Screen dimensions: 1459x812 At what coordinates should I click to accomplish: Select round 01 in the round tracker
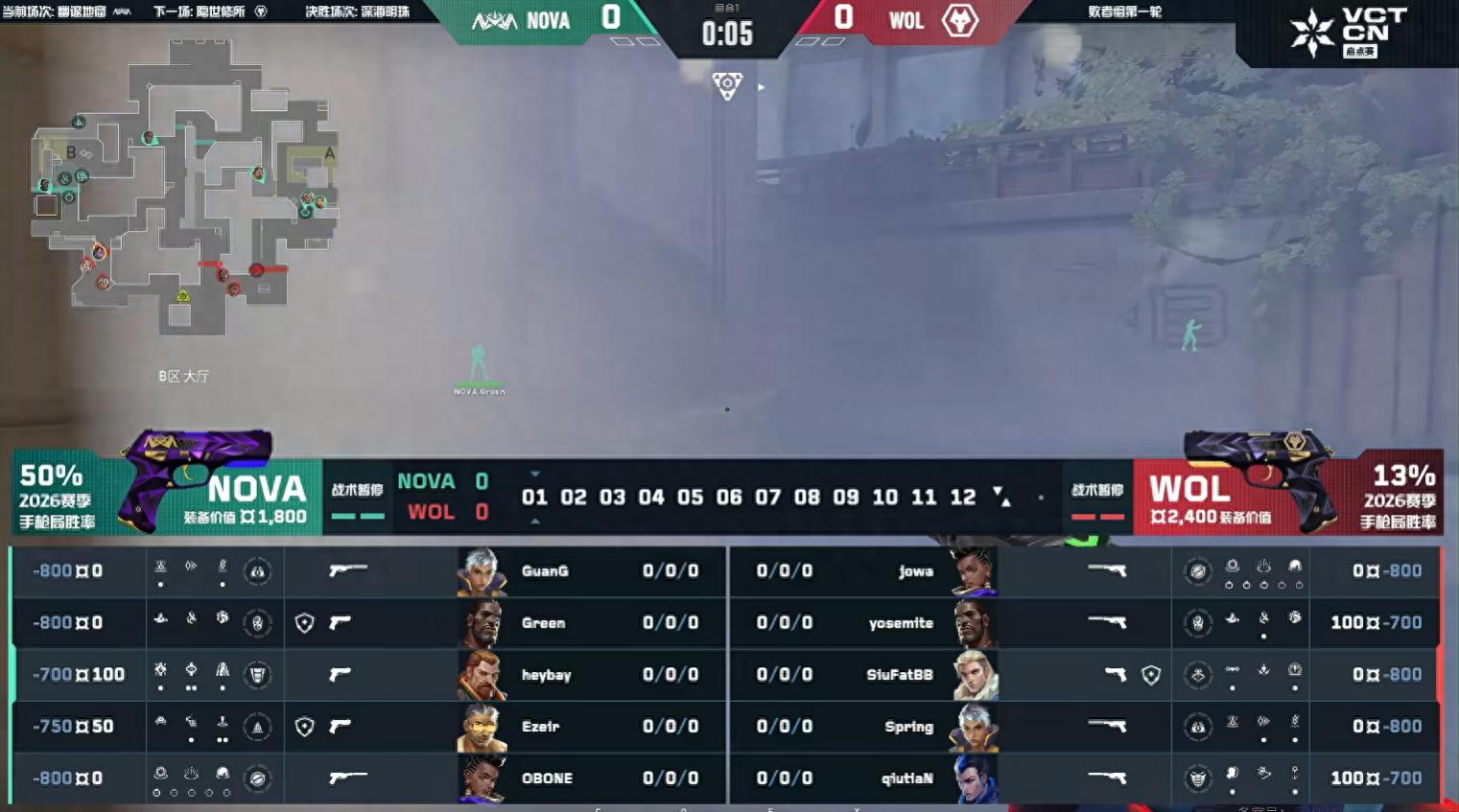point(536,497)
